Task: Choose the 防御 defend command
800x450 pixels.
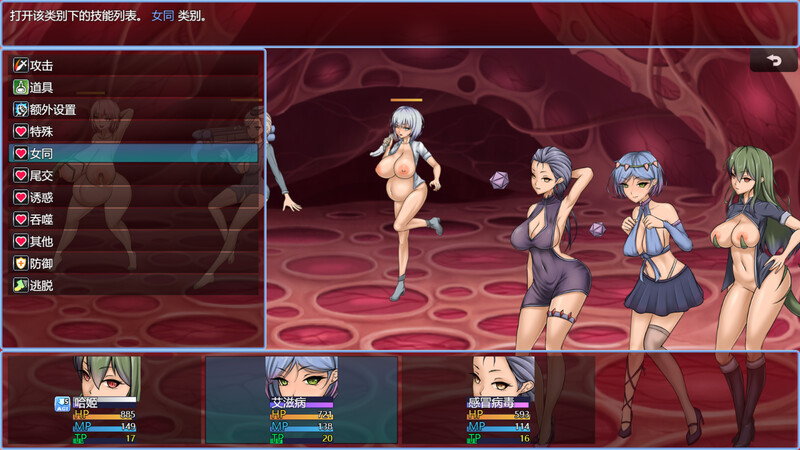Action: (x=134, y=263)
